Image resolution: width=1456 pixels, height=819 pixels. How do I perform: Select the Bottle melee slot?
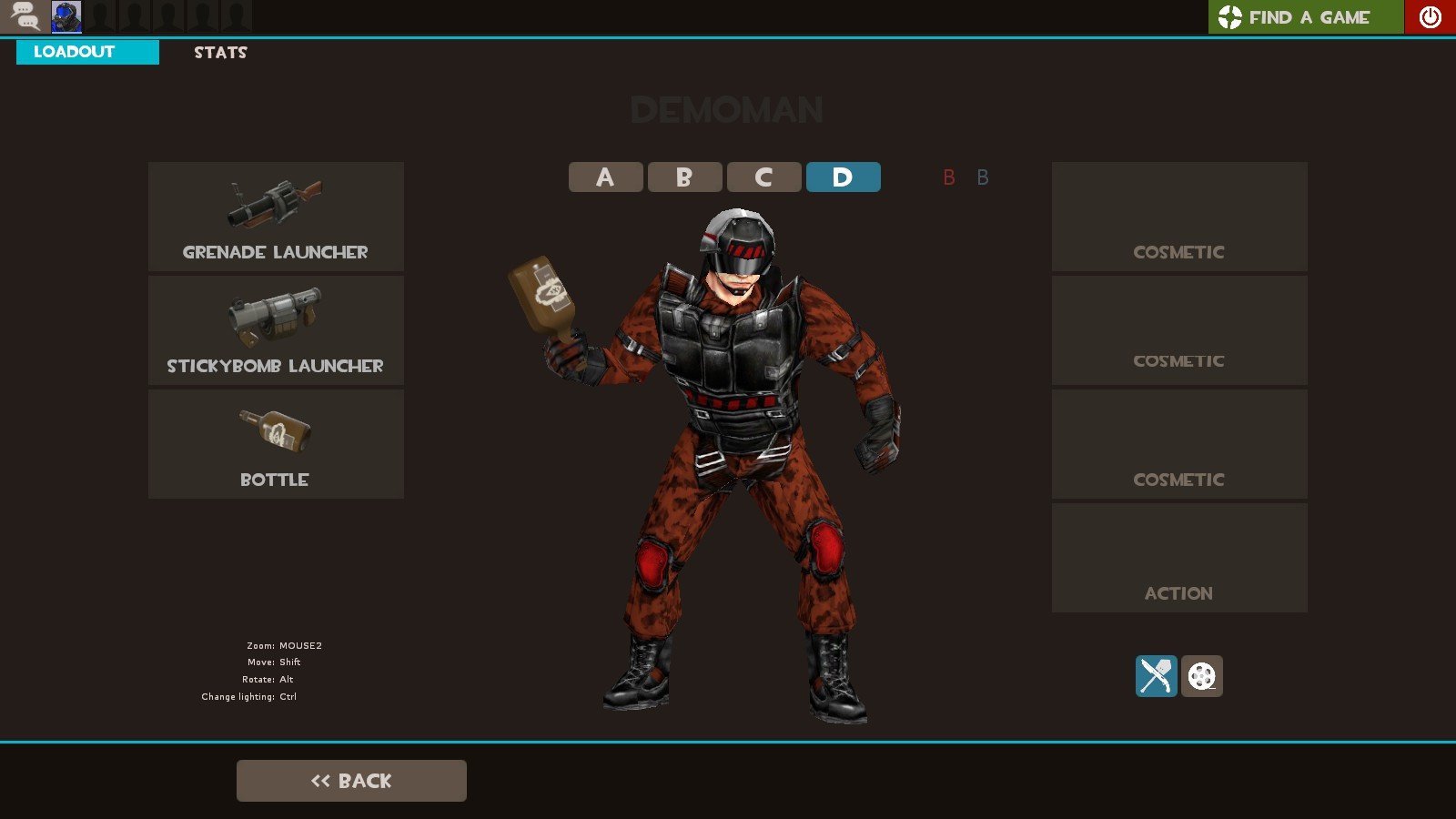pos(276,443)
